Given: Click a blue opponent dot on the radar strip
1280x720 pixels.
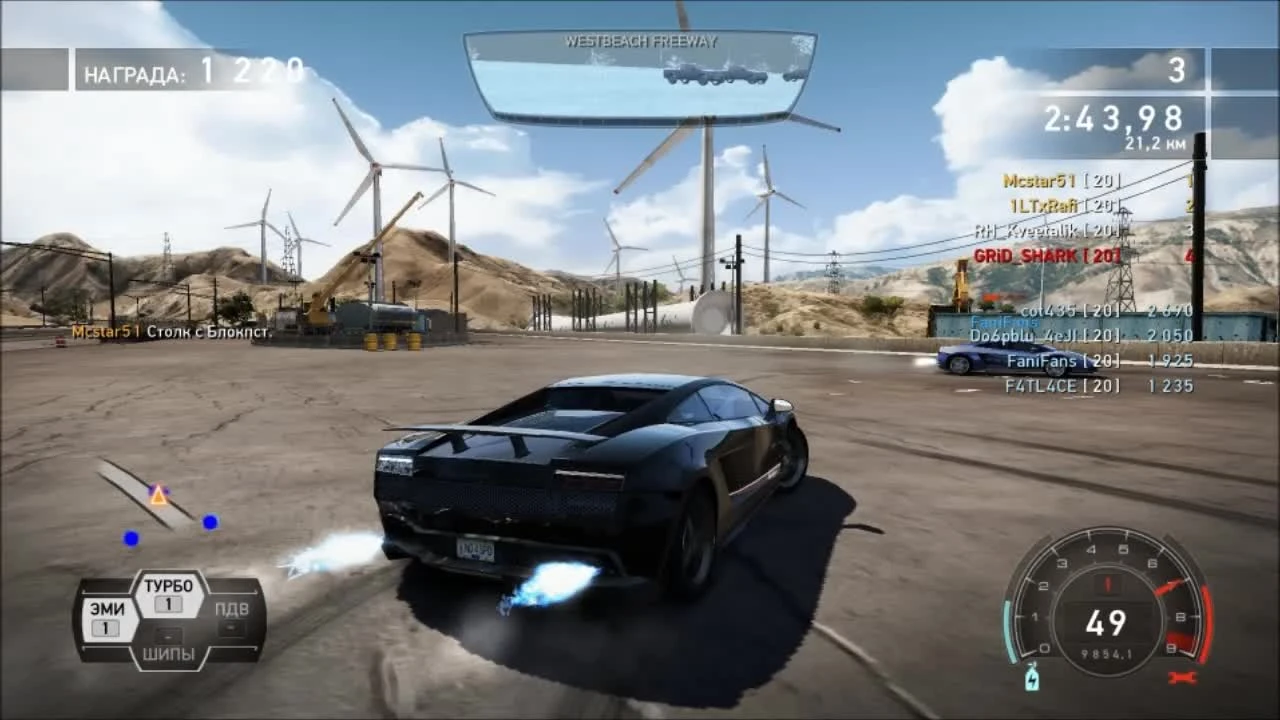Looking at the screenshot, I should (208, 520).
